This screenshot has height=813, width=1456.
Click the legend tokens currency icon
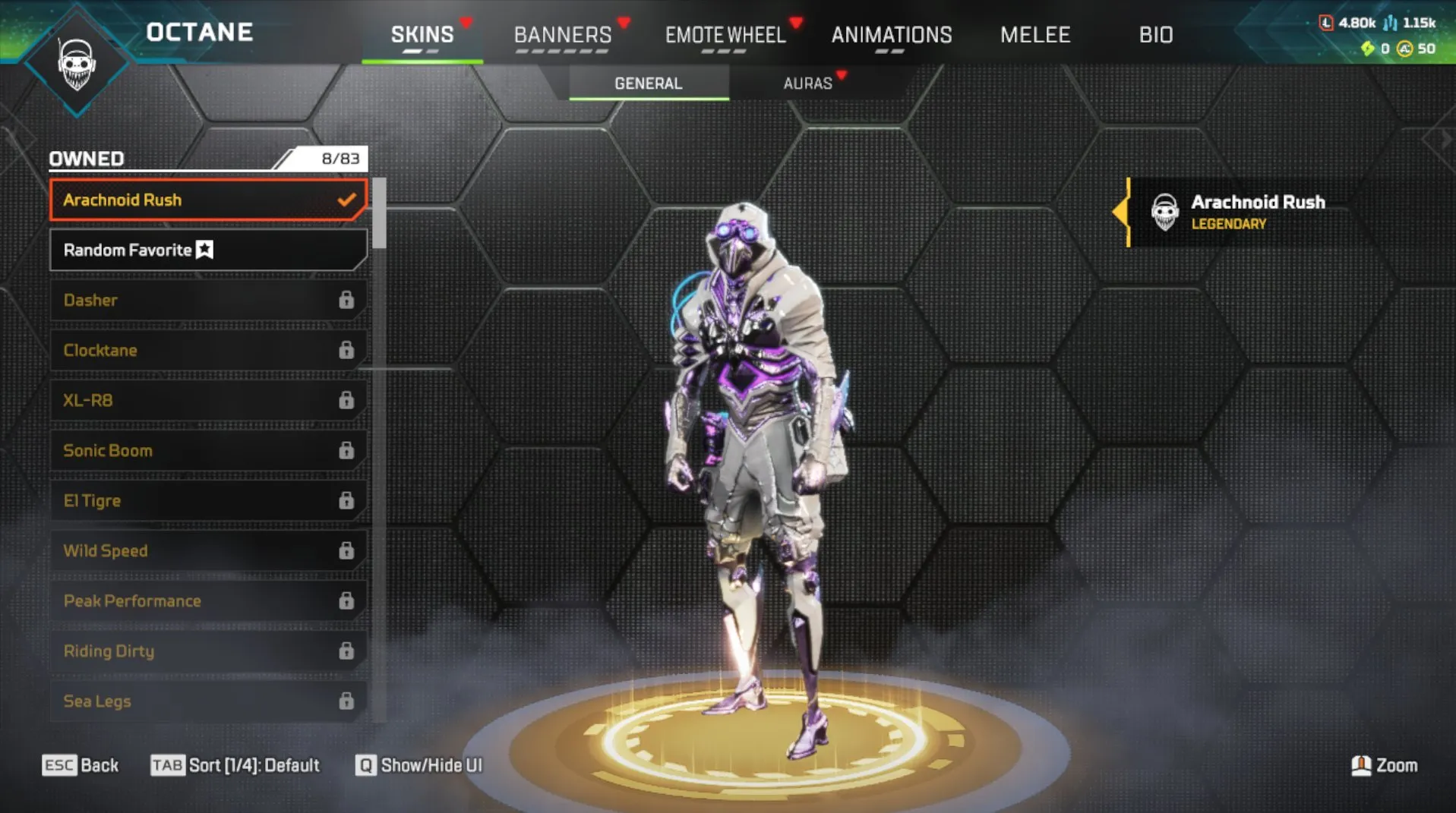[1328, 23]
